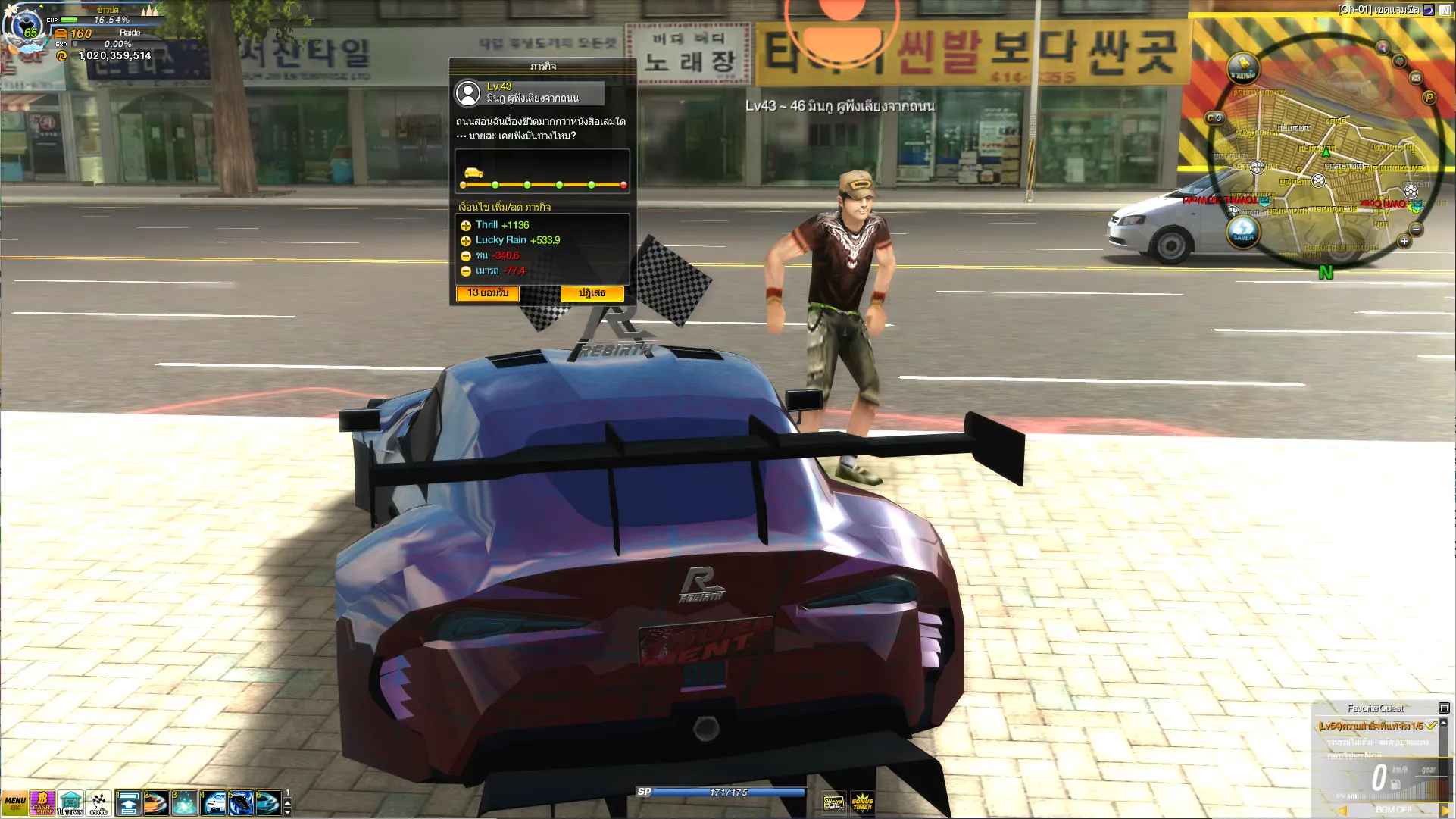Open the MENU button
Image resolution: width=1456 pixels, height=819 pixels.
click(x=14, y=803)
